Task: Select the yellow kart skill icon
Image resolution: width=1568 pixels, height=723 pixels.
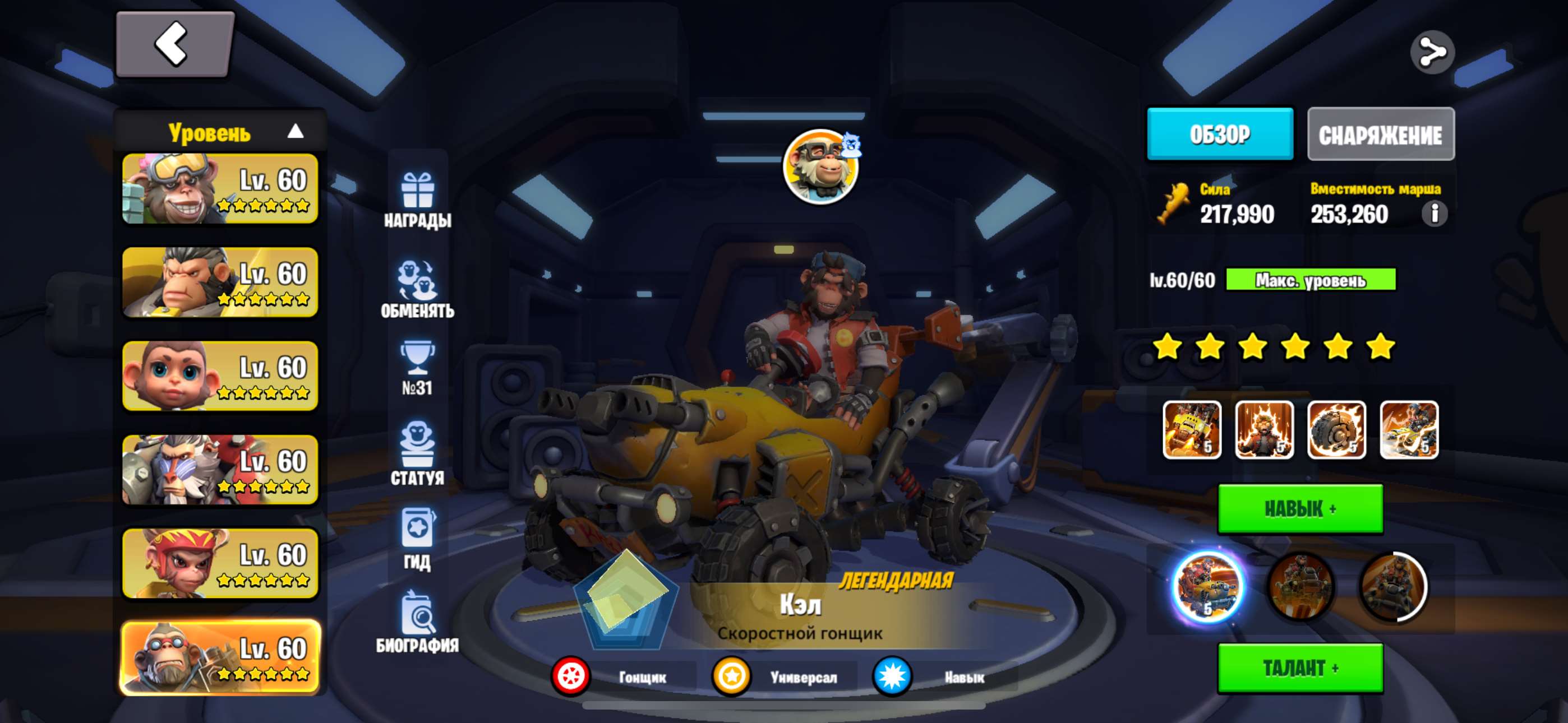Action: (x=1191, y=430)
